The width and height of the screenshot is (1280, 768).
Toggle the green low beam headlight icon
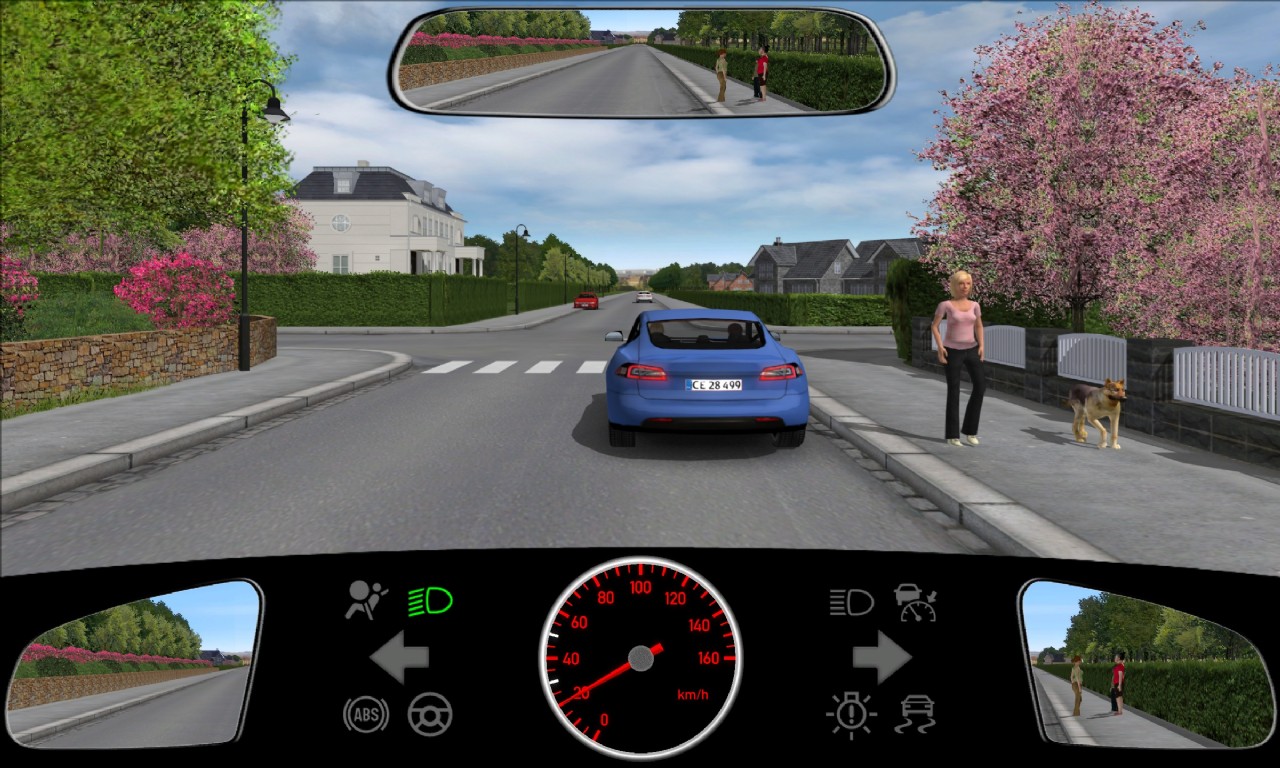(430, 601)
